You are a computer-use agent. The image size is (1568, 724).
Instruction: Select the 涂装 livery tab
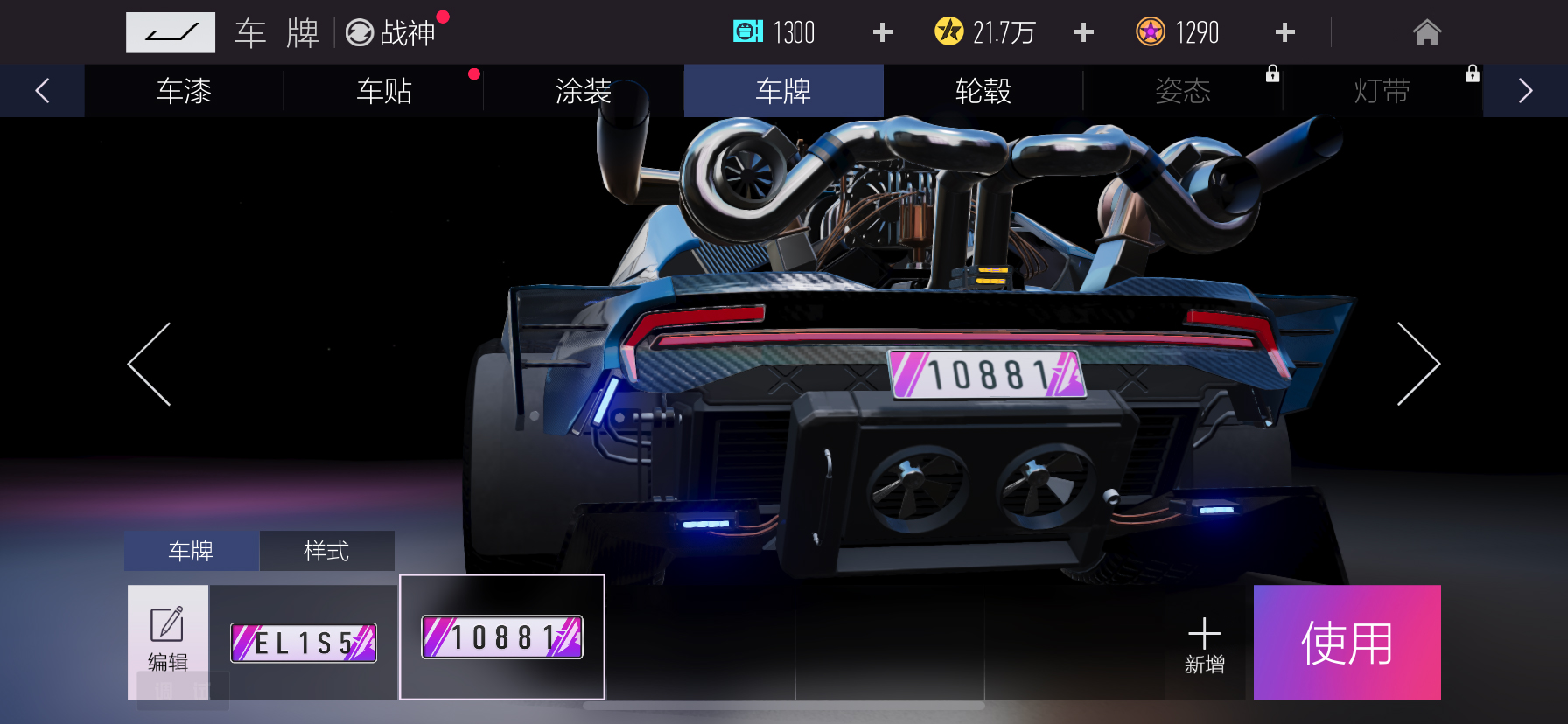(x=584, y=91)
